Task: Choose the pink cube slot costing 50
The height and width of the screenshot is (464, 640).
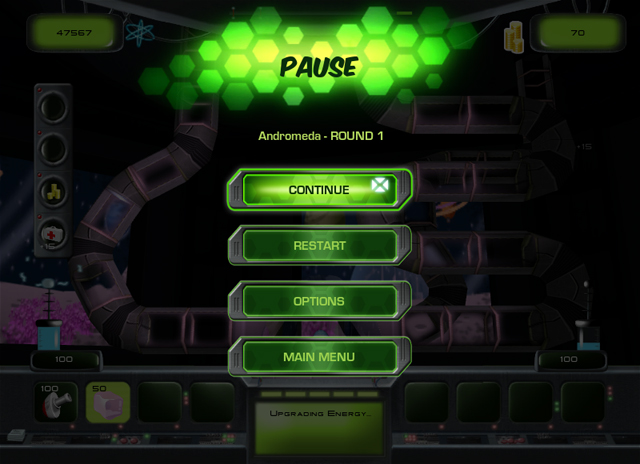Action: [x=107, y=403]
